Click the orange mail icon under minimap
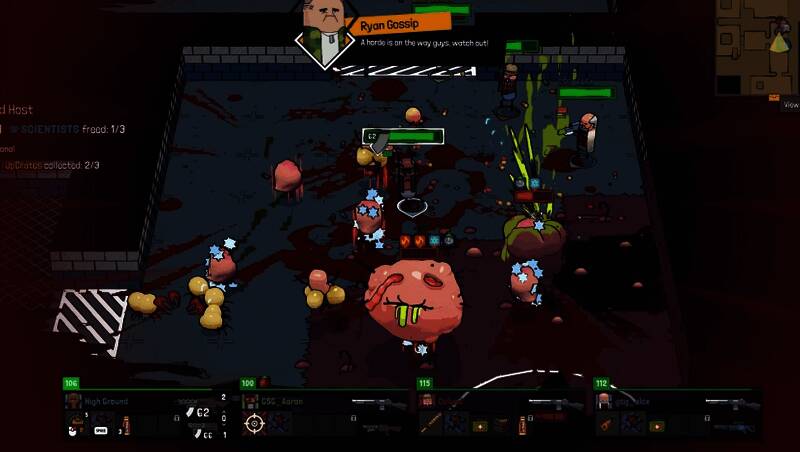 (x=774, y=97)
